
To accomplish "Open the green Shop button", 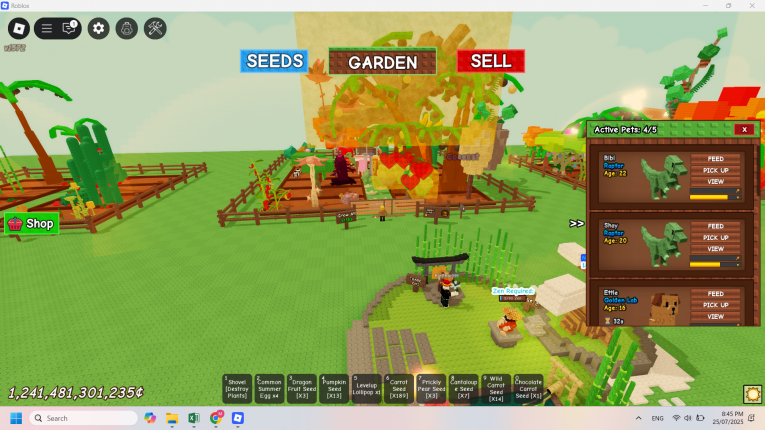I will point(32,224).
